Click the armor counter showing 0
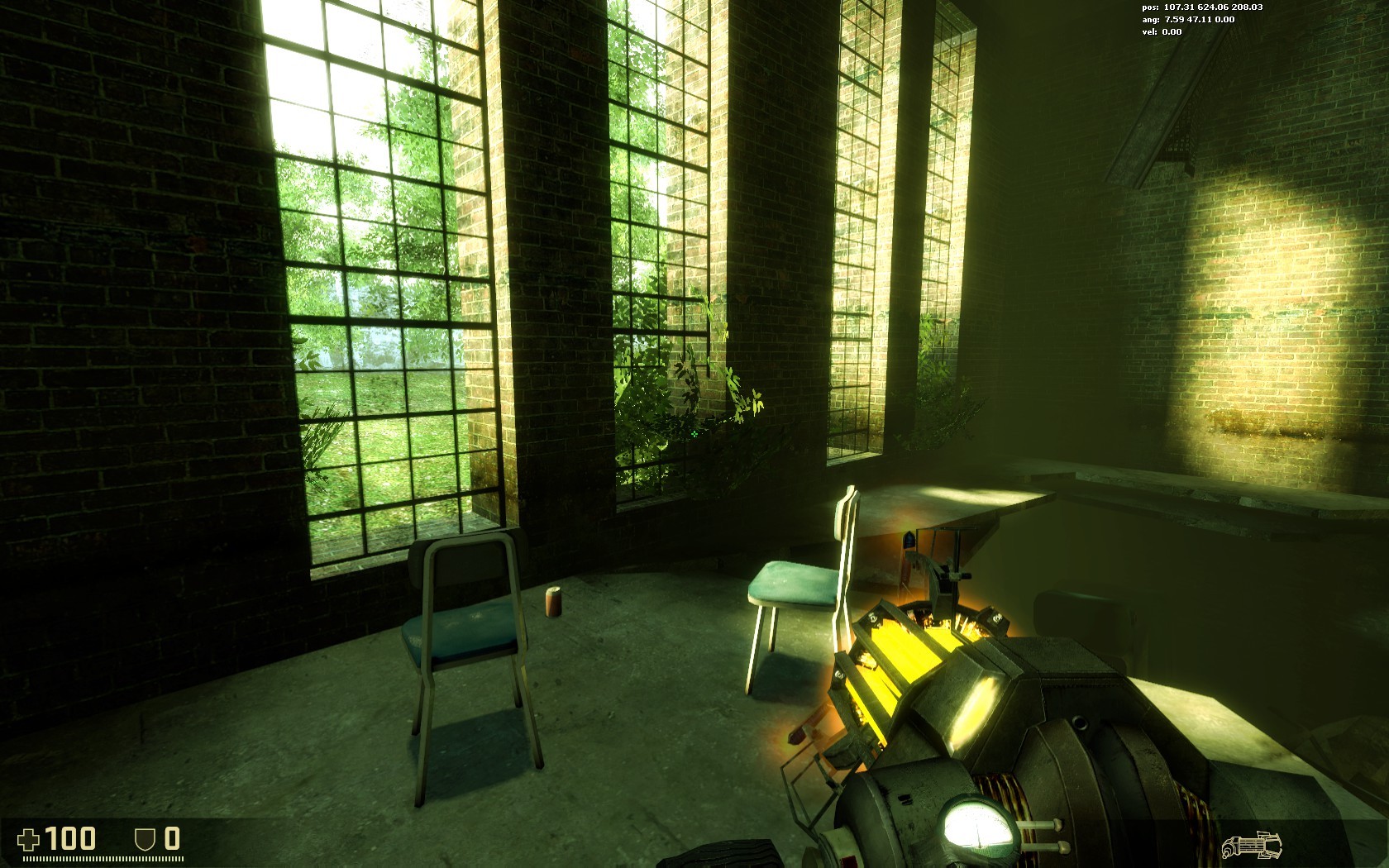 tap(170, 838)
